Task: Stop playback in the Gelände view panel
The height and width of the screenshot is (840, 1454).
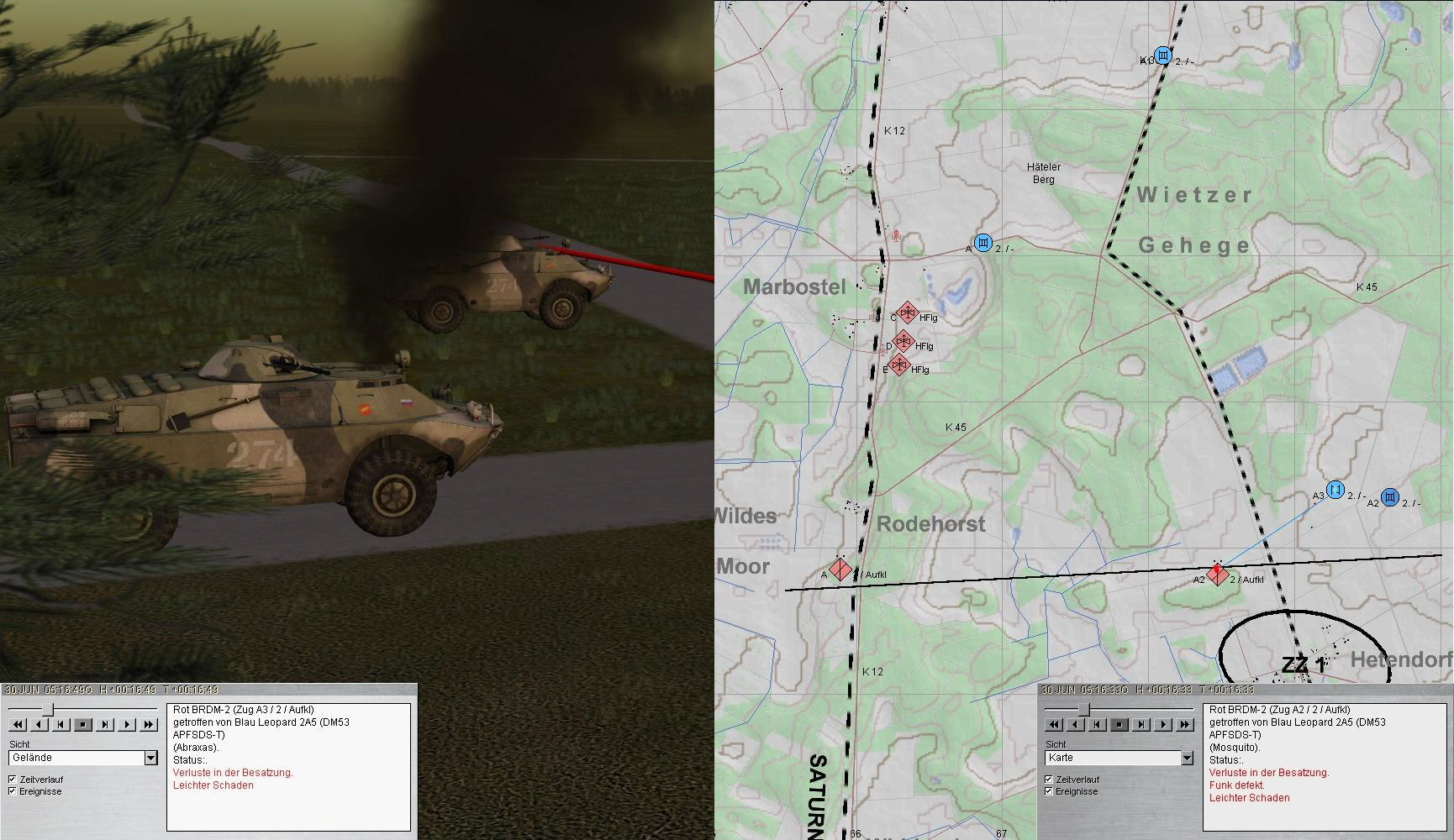Action: [83, 725]
